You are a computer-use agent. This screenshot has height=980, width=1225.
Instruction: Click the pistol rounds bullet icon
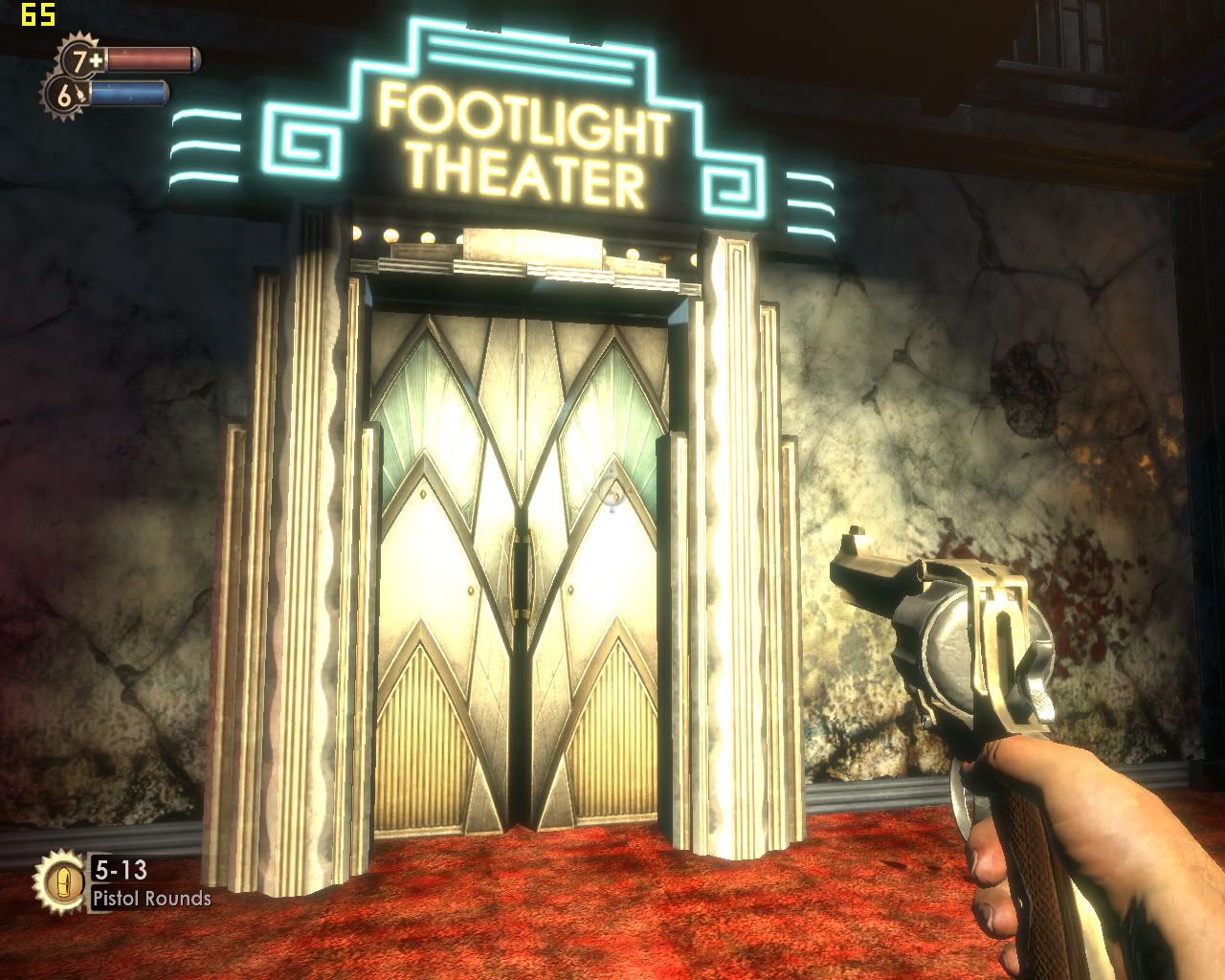click(59, 880)
